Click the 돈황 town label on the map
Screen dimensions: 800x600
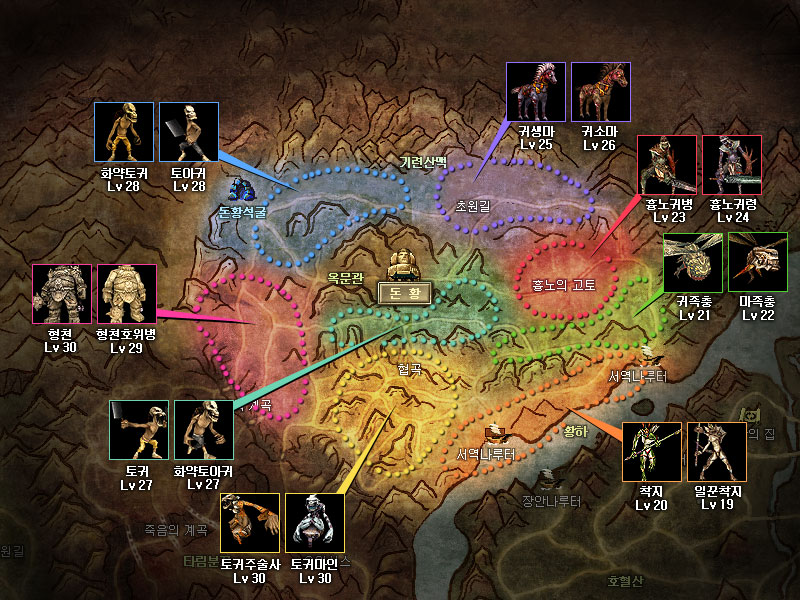[405, 293]
